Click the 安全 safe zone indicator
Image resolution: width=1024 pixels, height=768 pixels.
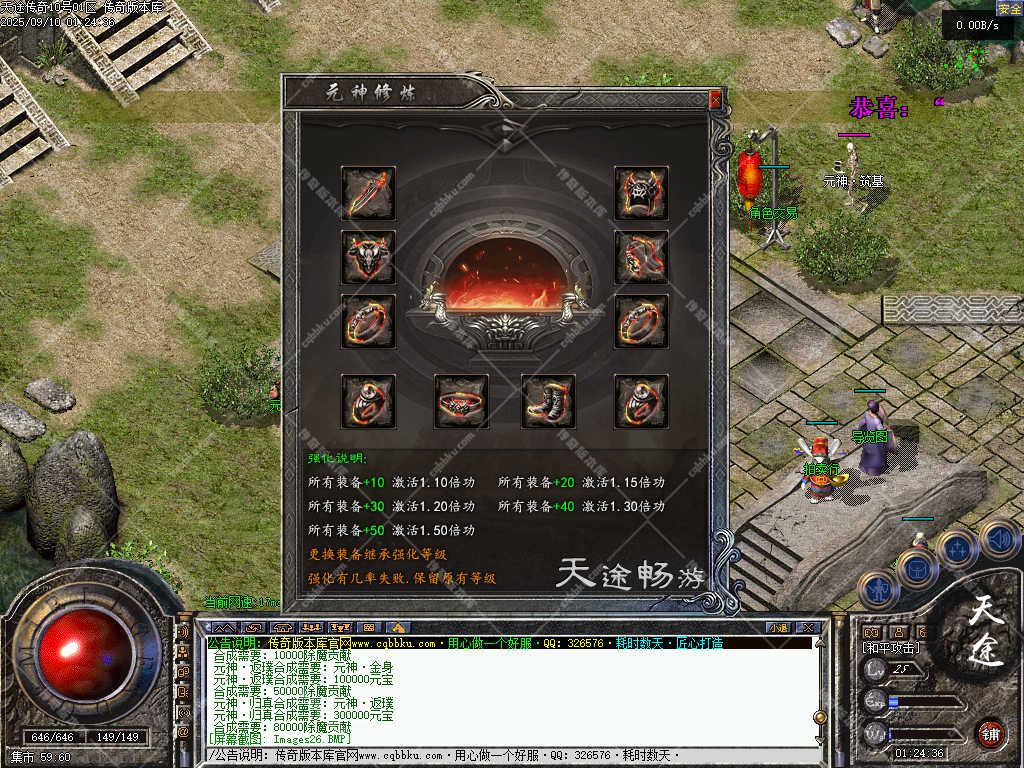pos(1009,9)
